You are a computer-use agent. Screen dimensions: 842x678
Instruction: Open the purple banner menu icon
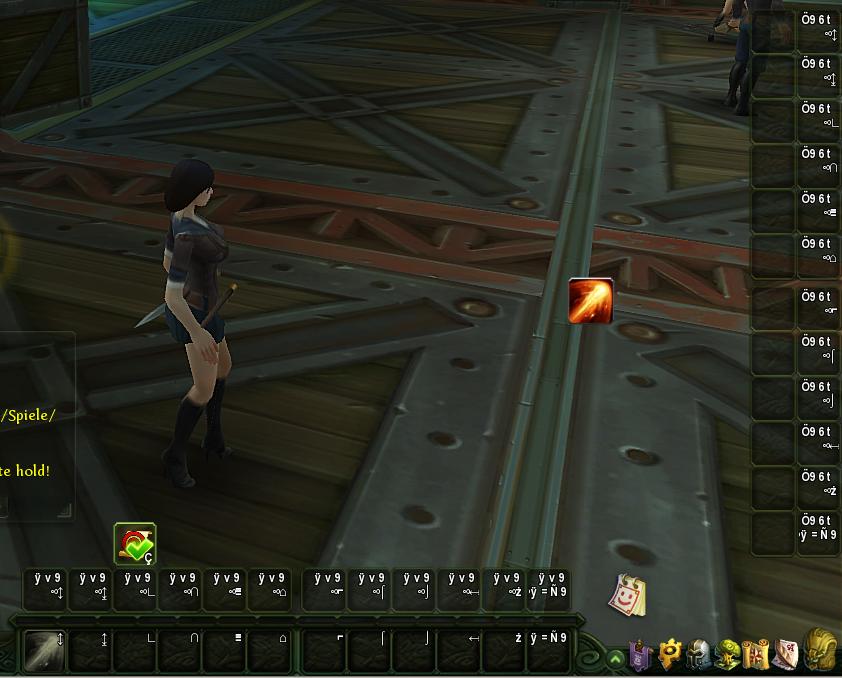click(640, 655)
